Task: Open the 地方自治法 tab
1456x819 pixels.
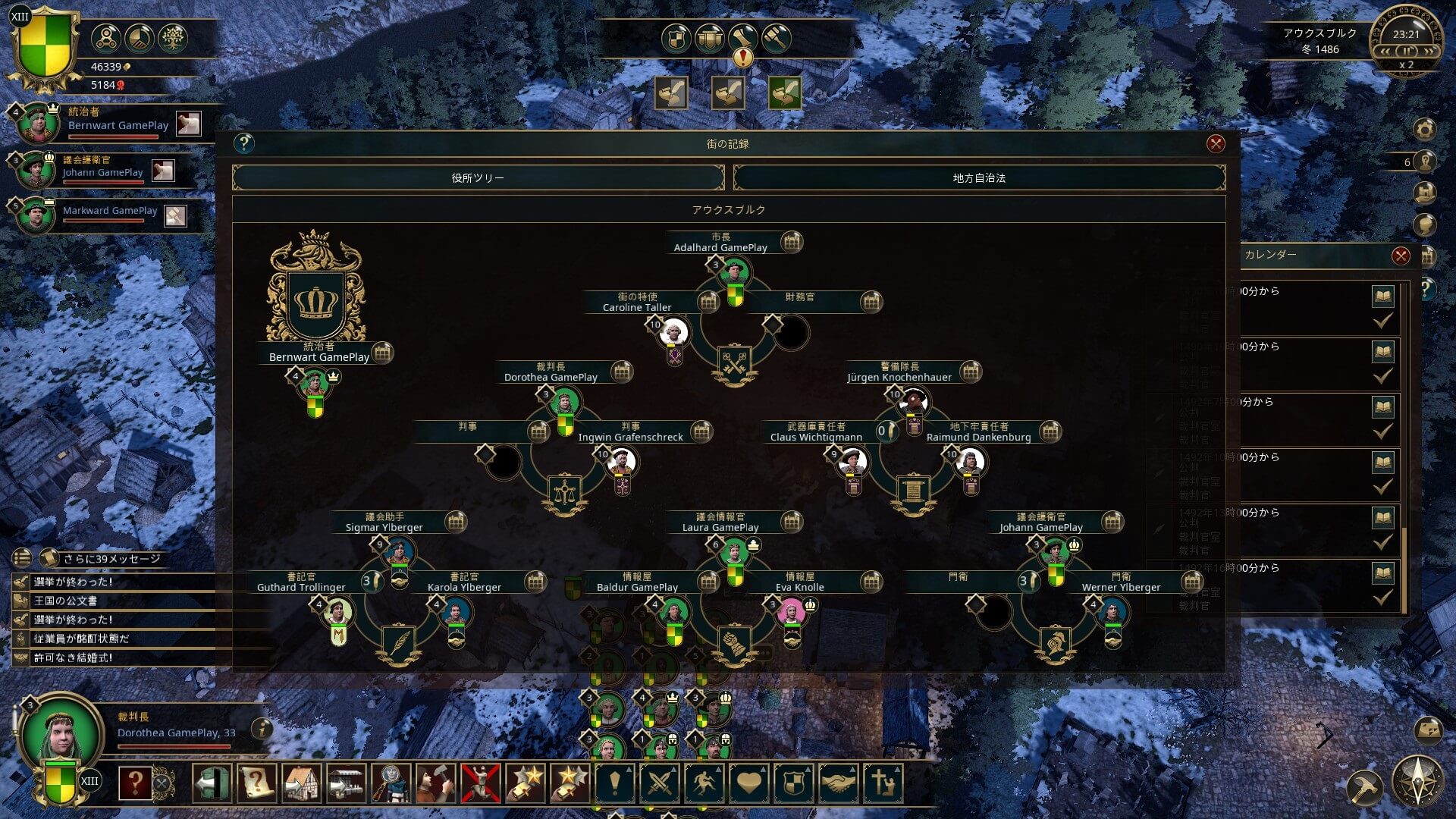Action: (x=979, y=177)
